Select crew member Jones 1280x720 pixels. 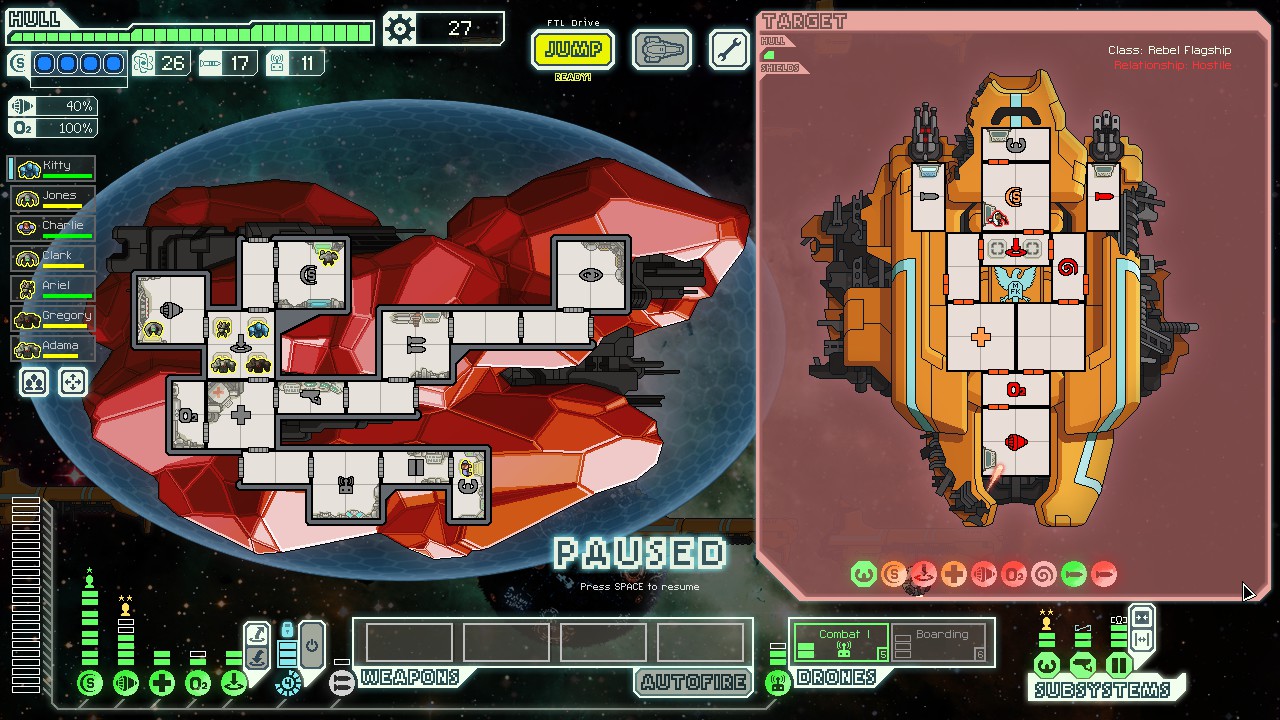(x=53, y=198)
